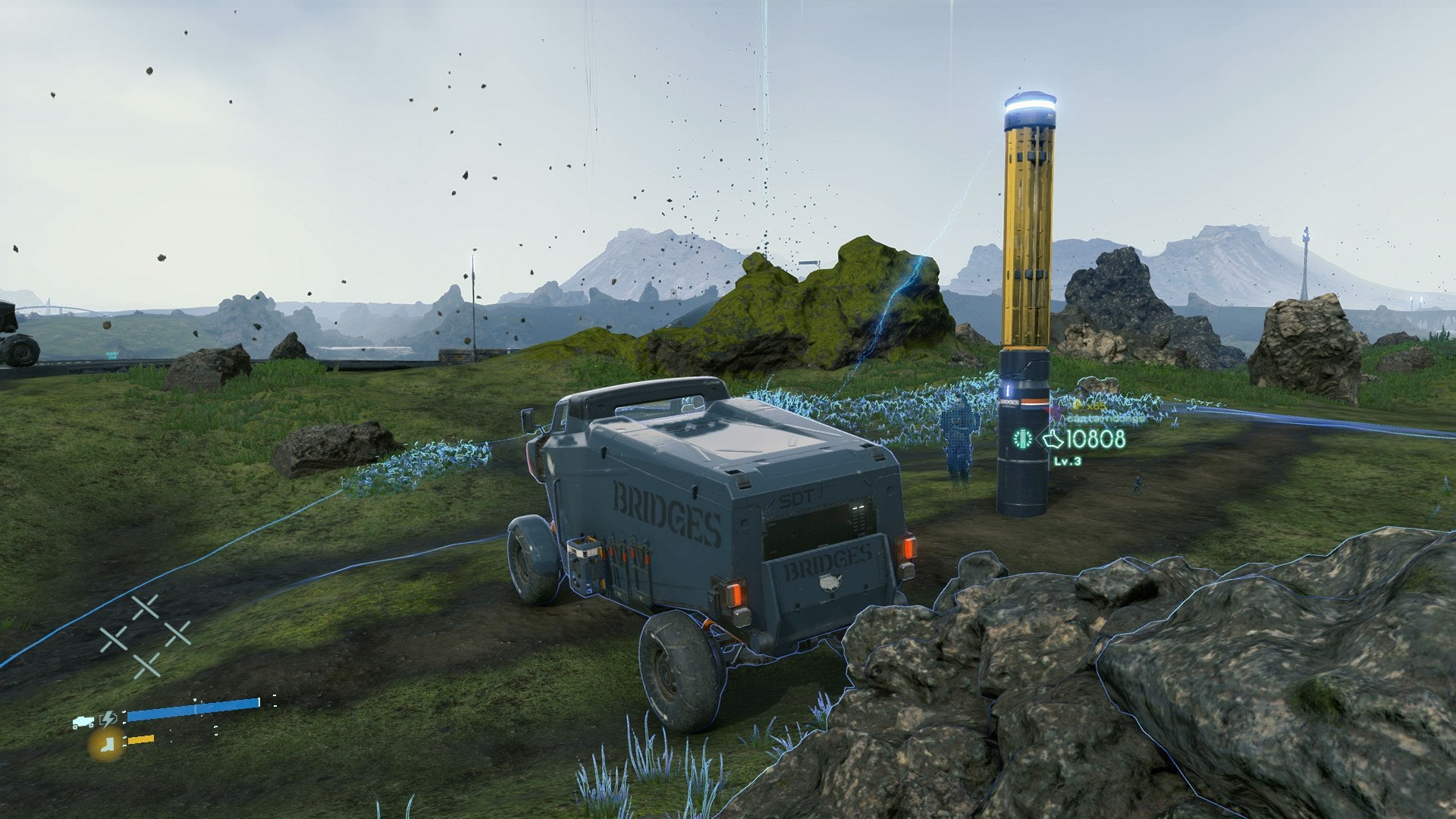Expand the Lv.3 structure level details
Screen dimensions: 1456x819
(x=1068, y=461)
